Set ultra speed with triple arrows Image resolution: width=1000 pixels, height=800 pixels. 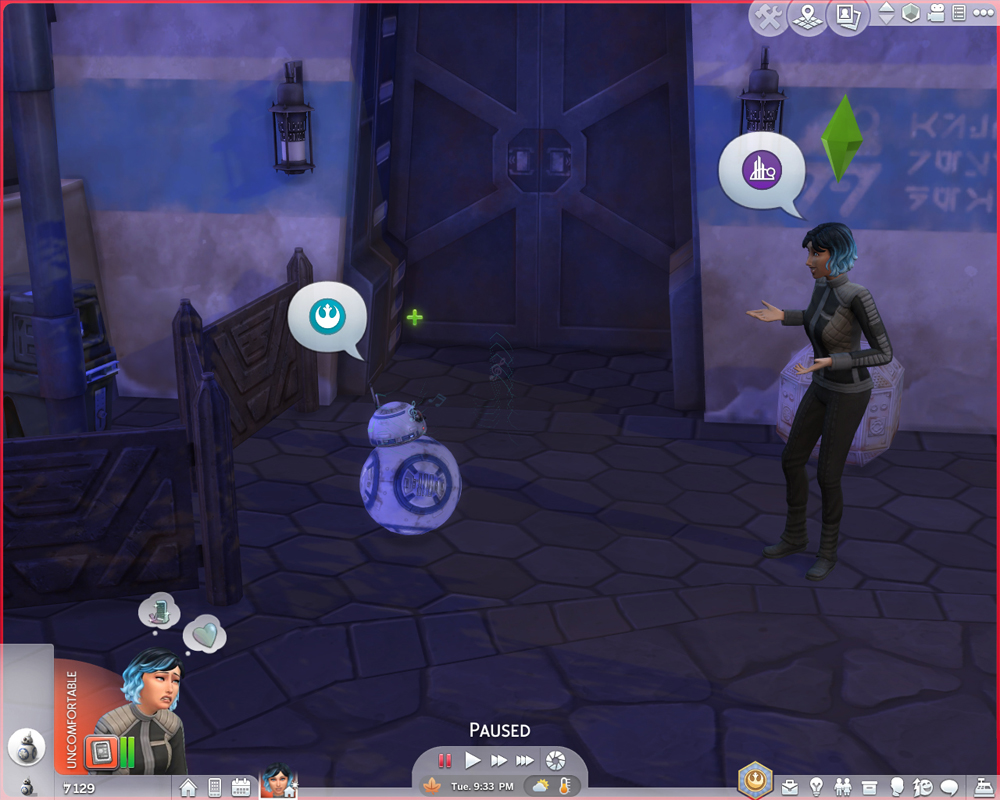524,761
